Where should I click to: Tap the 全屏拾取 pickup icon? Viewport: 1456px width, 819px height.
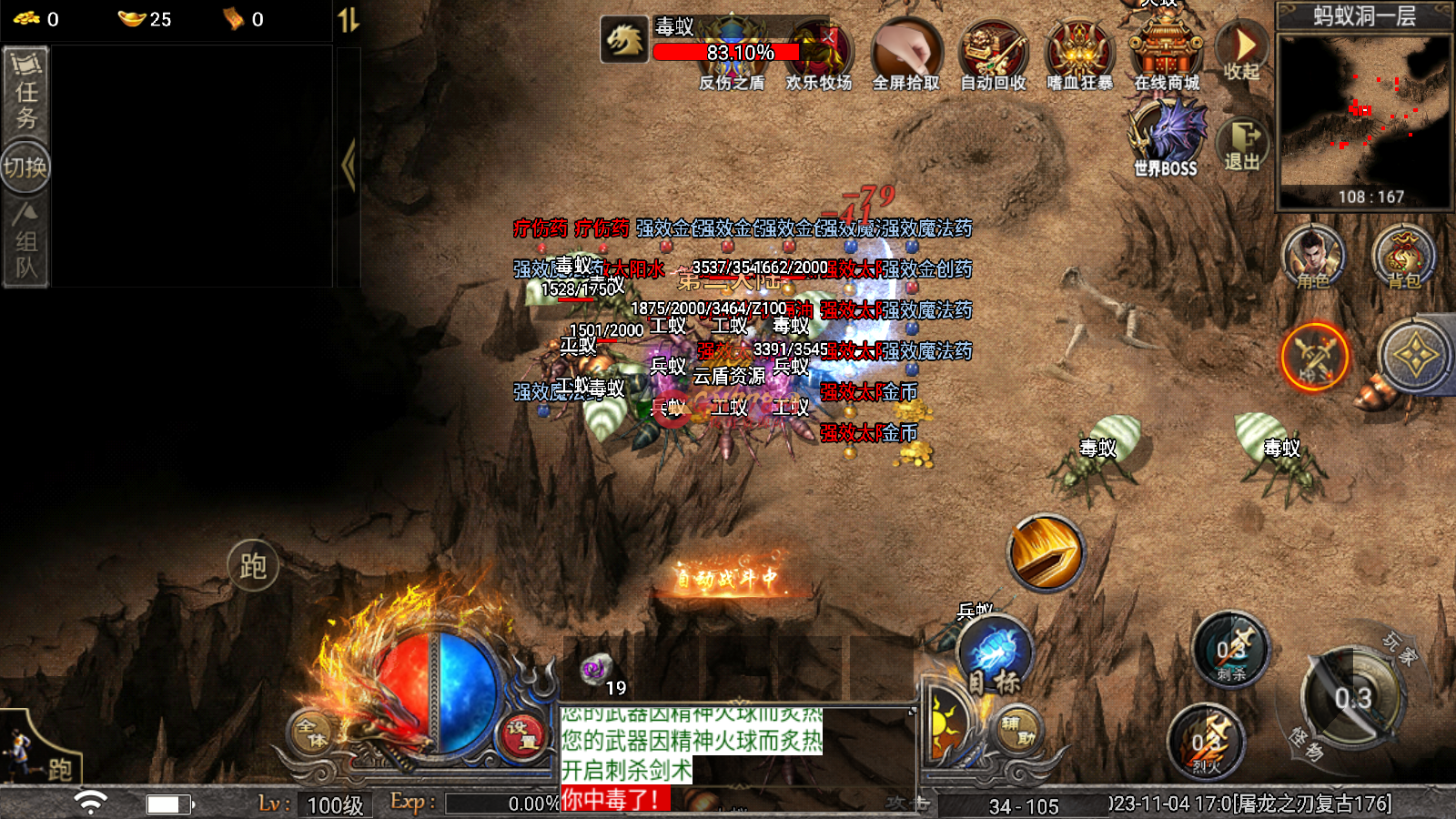905,56
